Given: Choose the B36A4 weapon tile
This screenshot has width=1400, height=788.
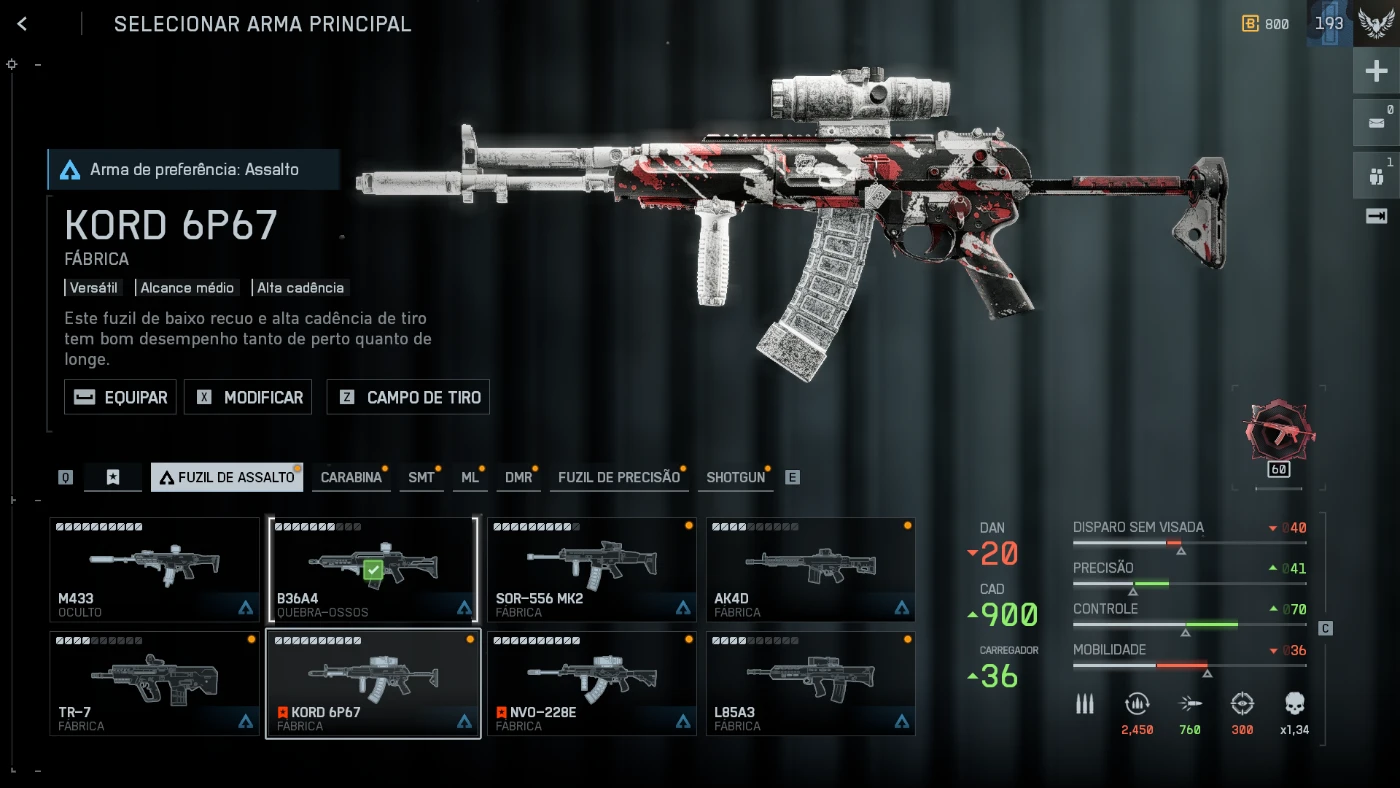Looking at the screenshot, I should click(x=372, y=569).
